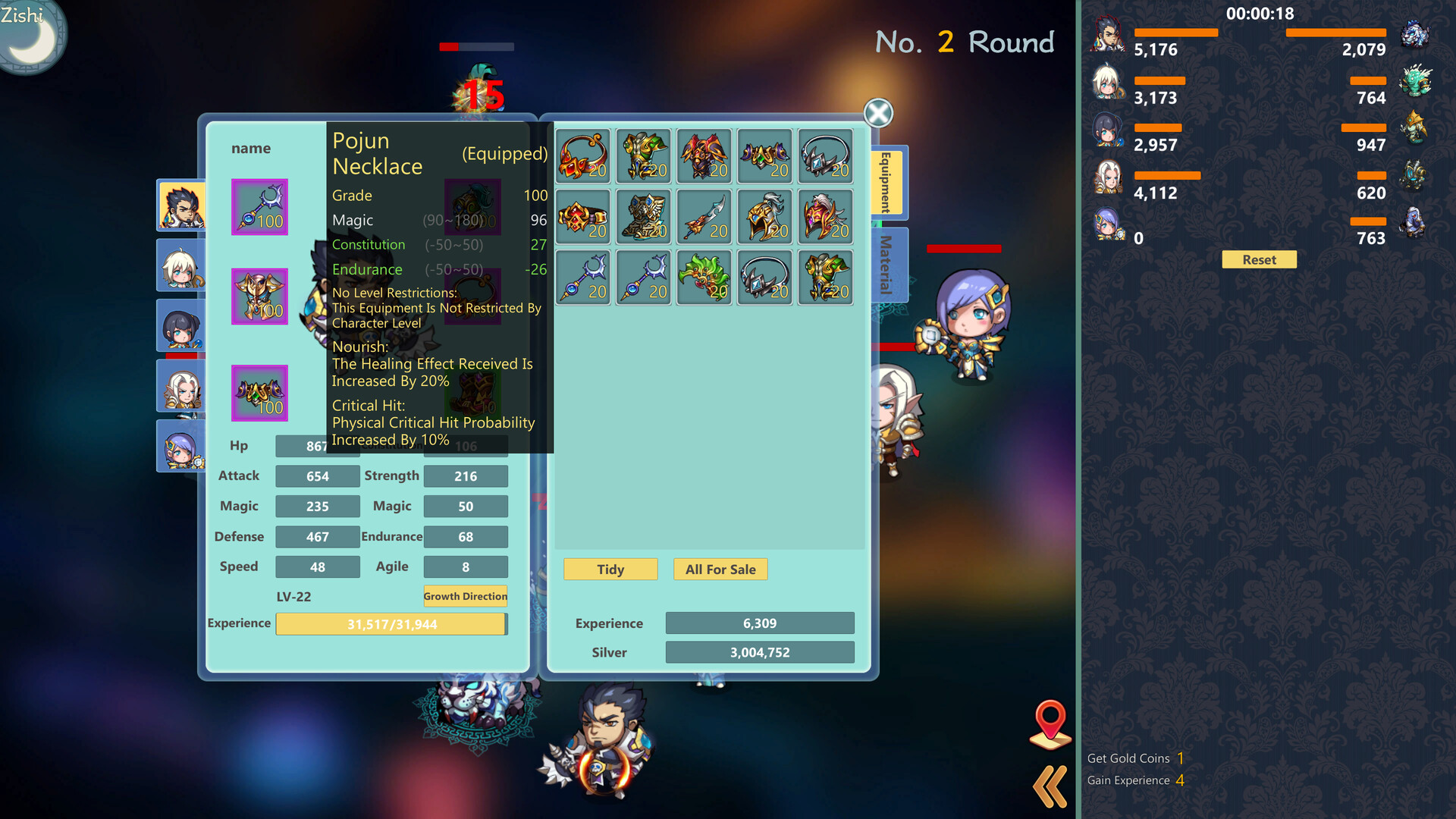Select the red gemstone necklace in inventory
This screenshot has height=819, width=1456.
(x=582, y=155)
